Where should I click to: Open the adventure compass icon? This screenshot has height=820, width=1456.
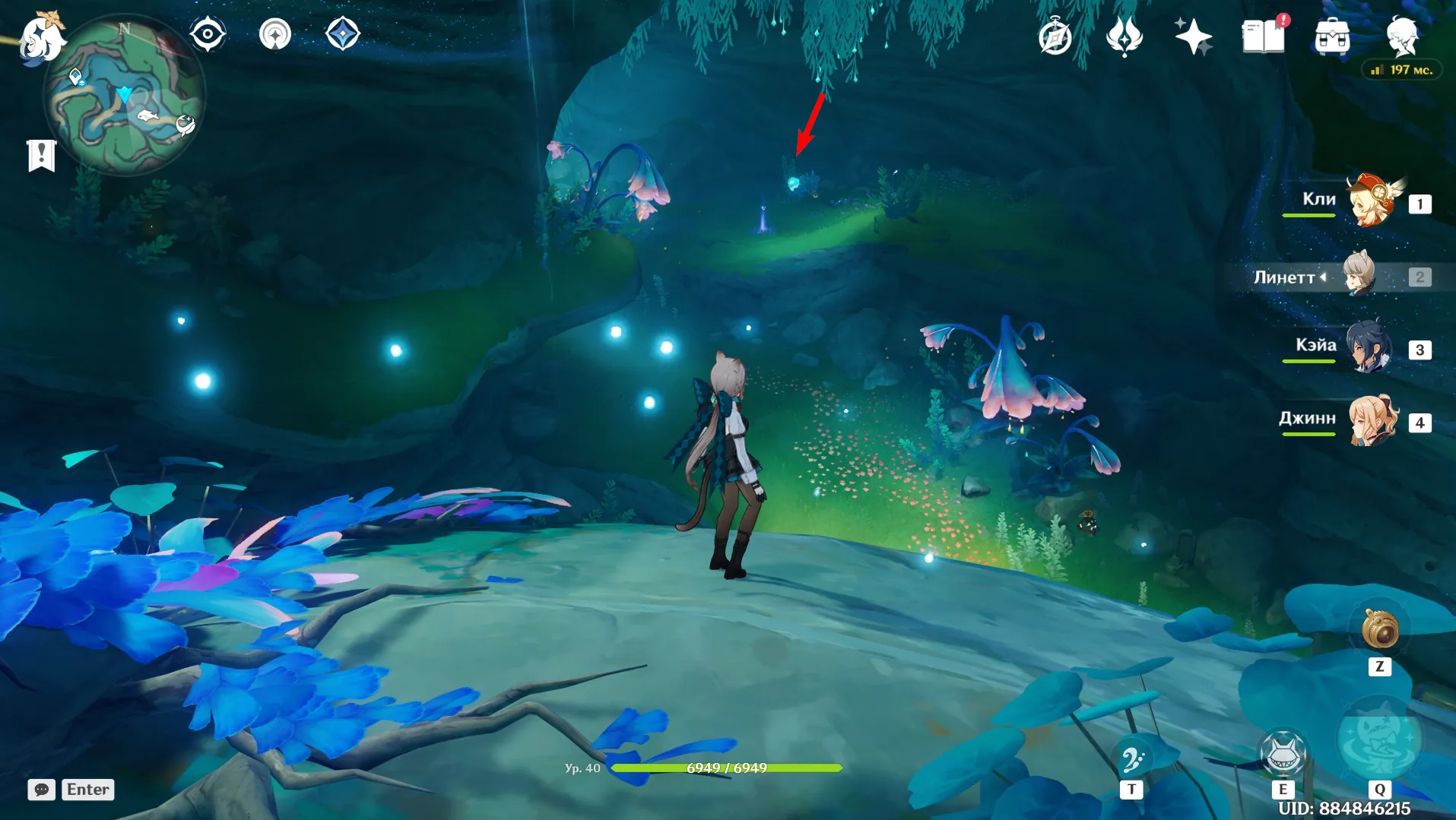[x=1055, y=36]
